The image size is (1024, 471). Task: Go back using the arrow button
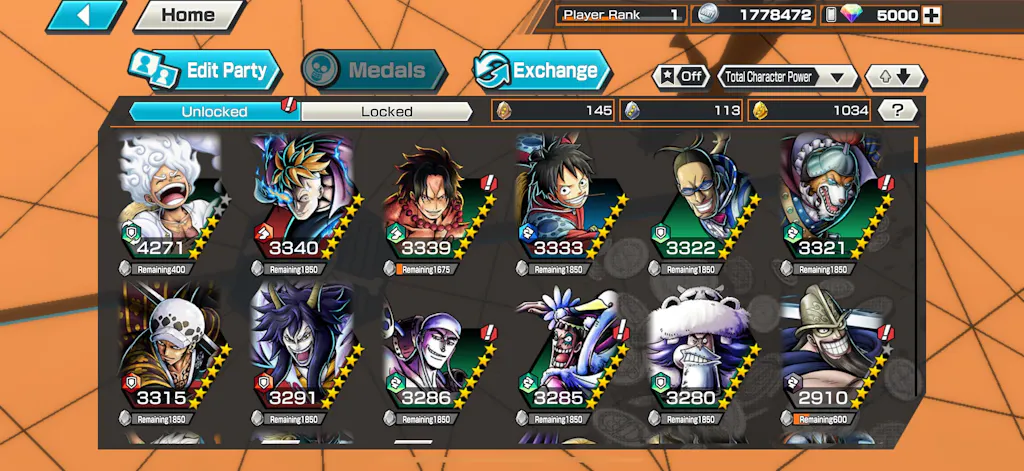click(x=85, y=15)
